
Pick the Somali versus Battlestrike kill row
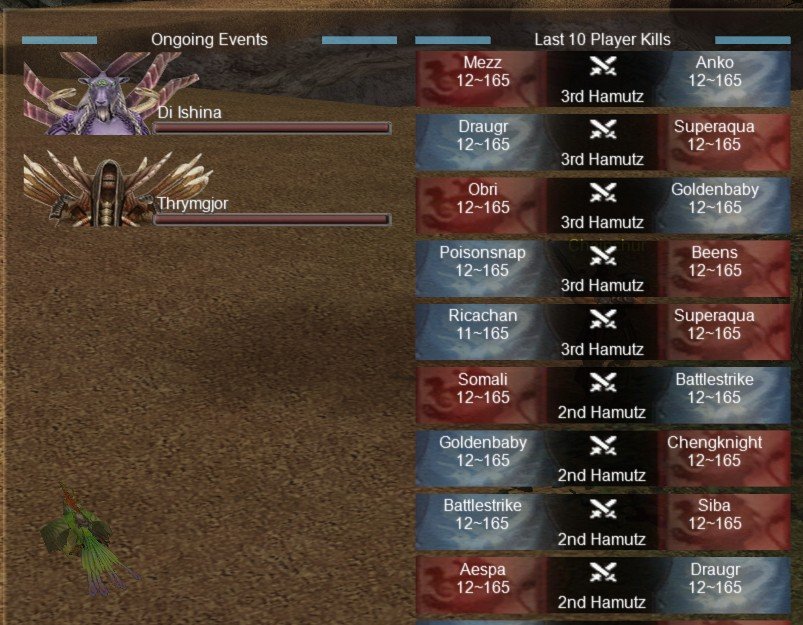[602, 396]
